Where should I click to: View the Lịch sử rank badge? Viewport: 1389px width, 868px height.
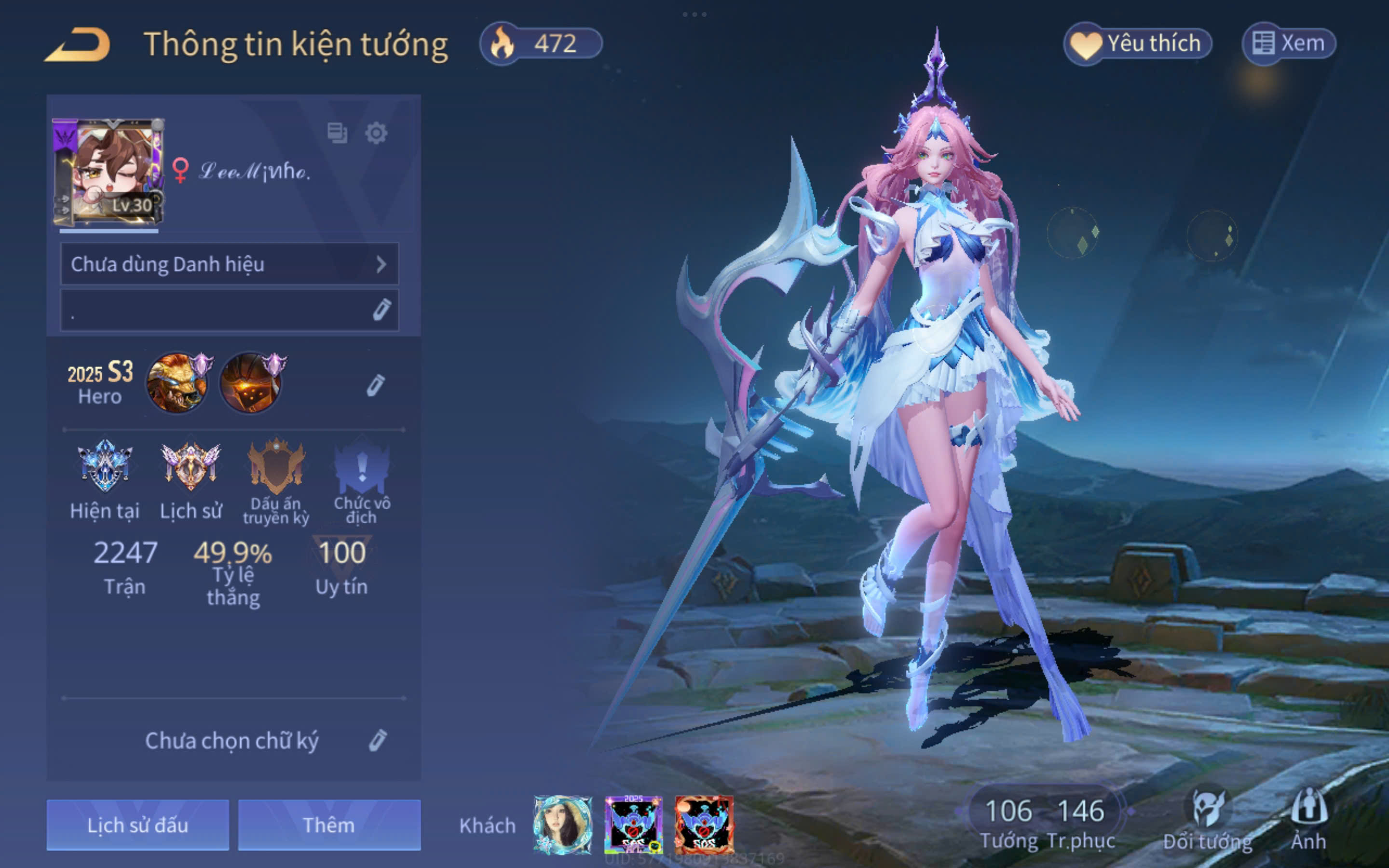click(x=191, y=466)
